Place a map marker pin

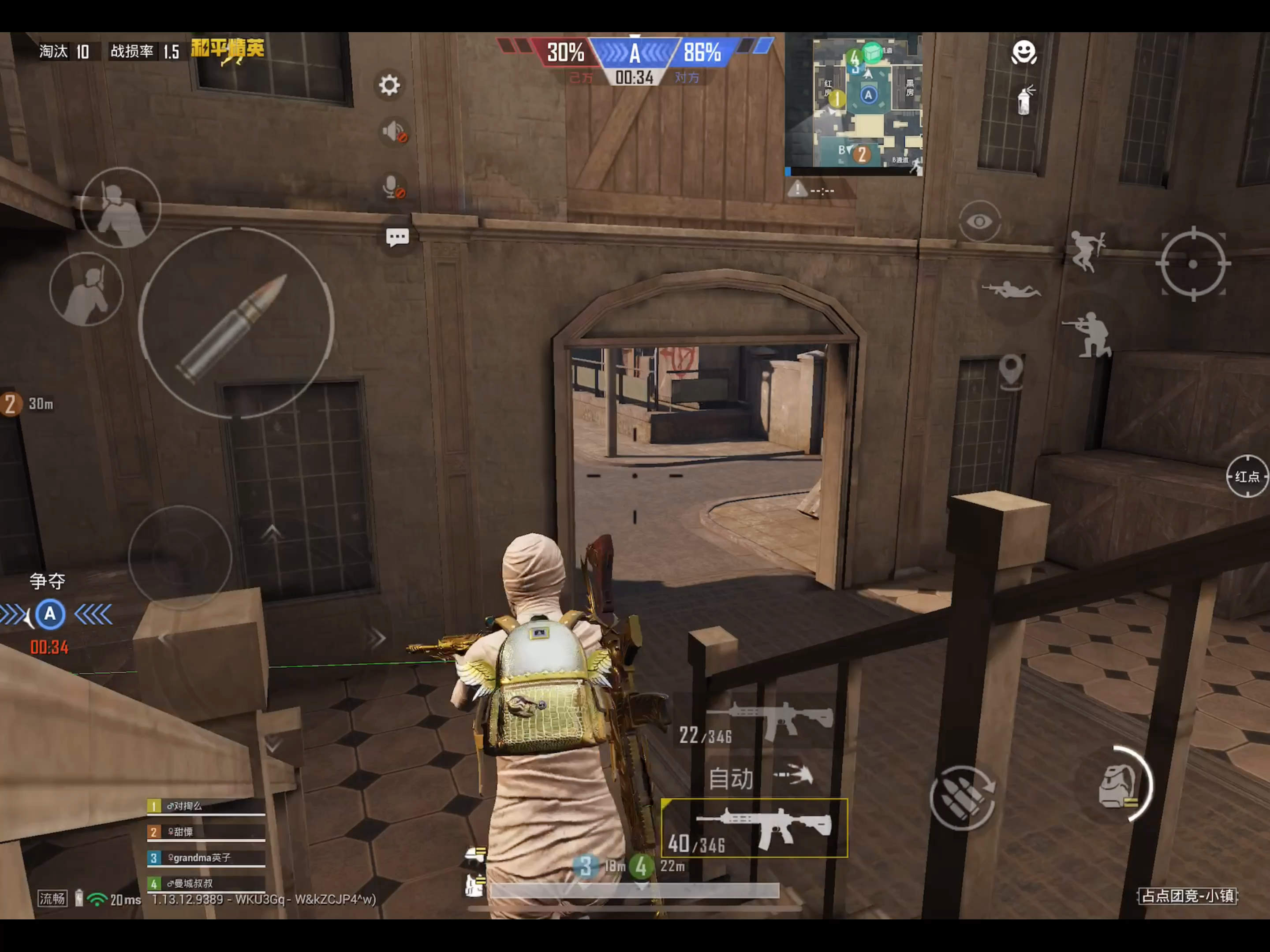1011,370
